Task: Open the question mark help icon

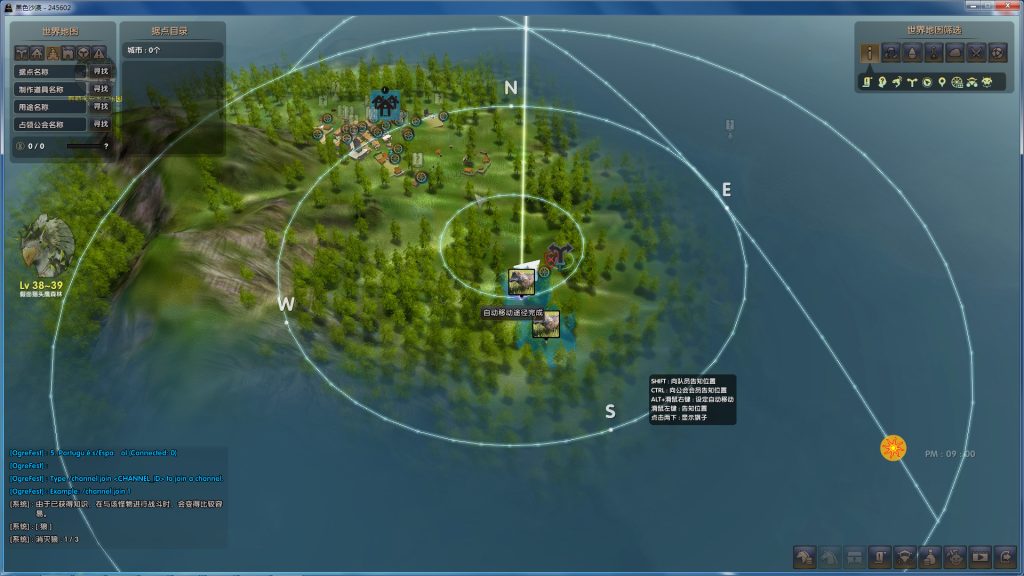Action: 106,146
